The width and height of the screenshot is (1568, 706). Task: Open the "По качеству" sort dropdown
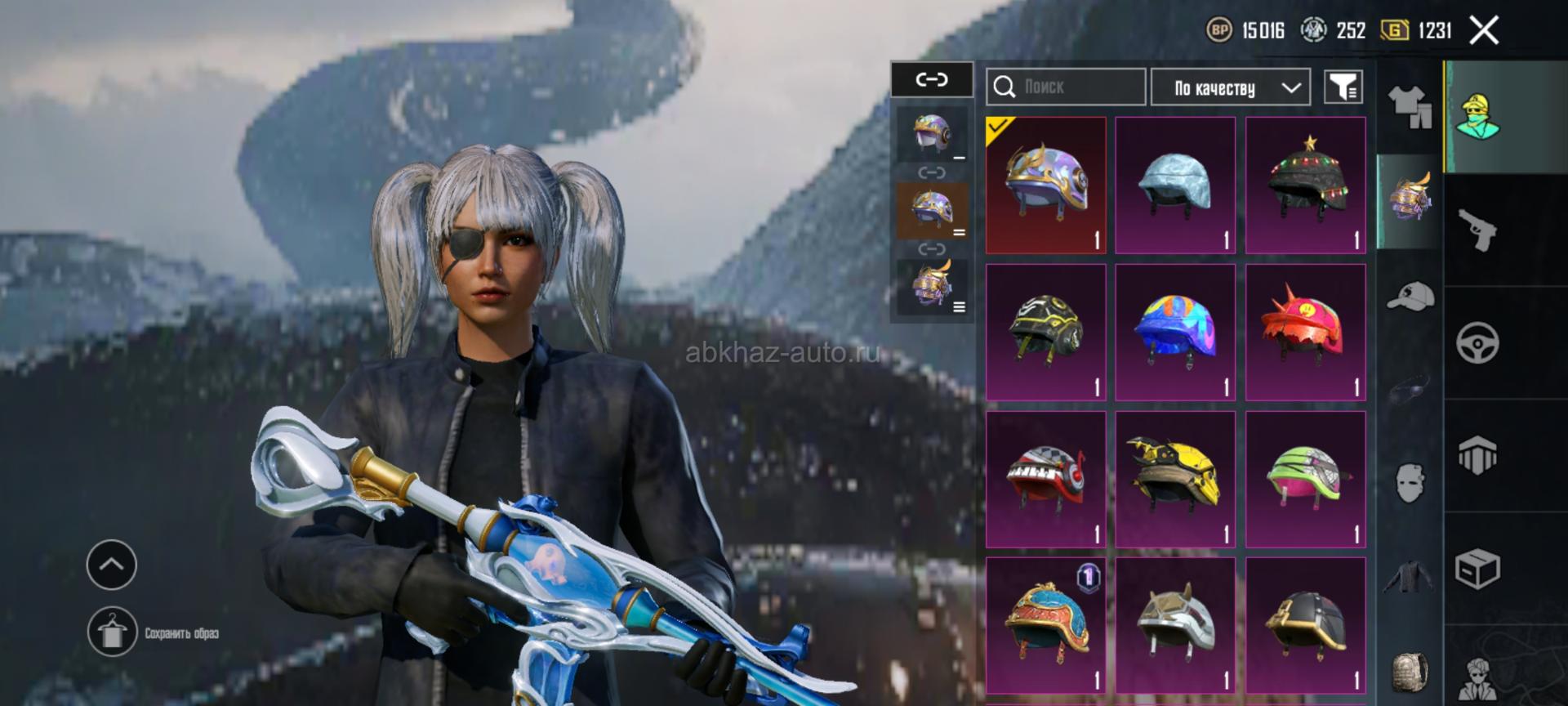(x=1230, y=87)
